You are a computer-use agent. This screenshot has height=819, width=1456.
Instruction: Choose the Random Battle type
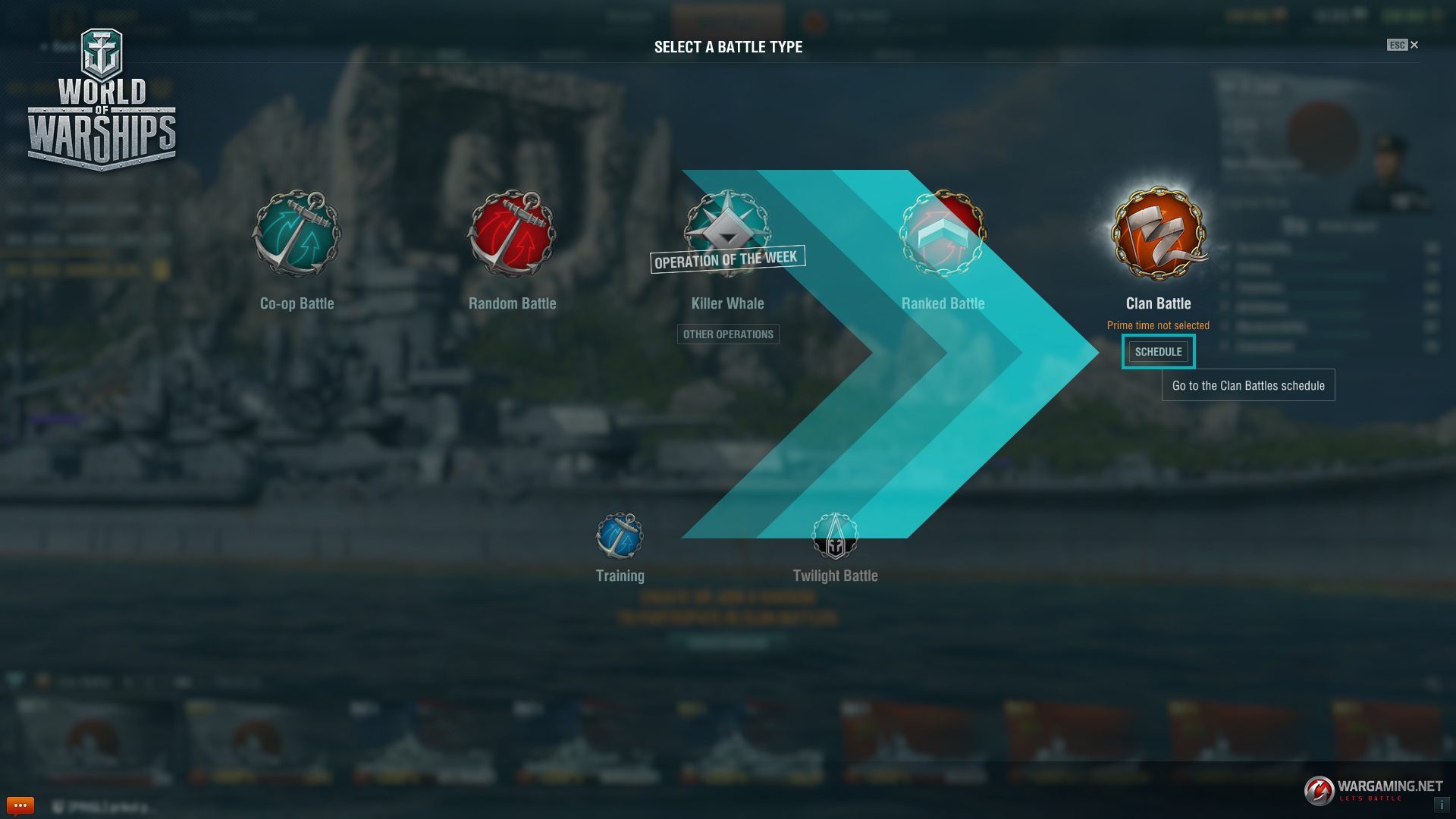pyautogui.click(x=512, y=235)
